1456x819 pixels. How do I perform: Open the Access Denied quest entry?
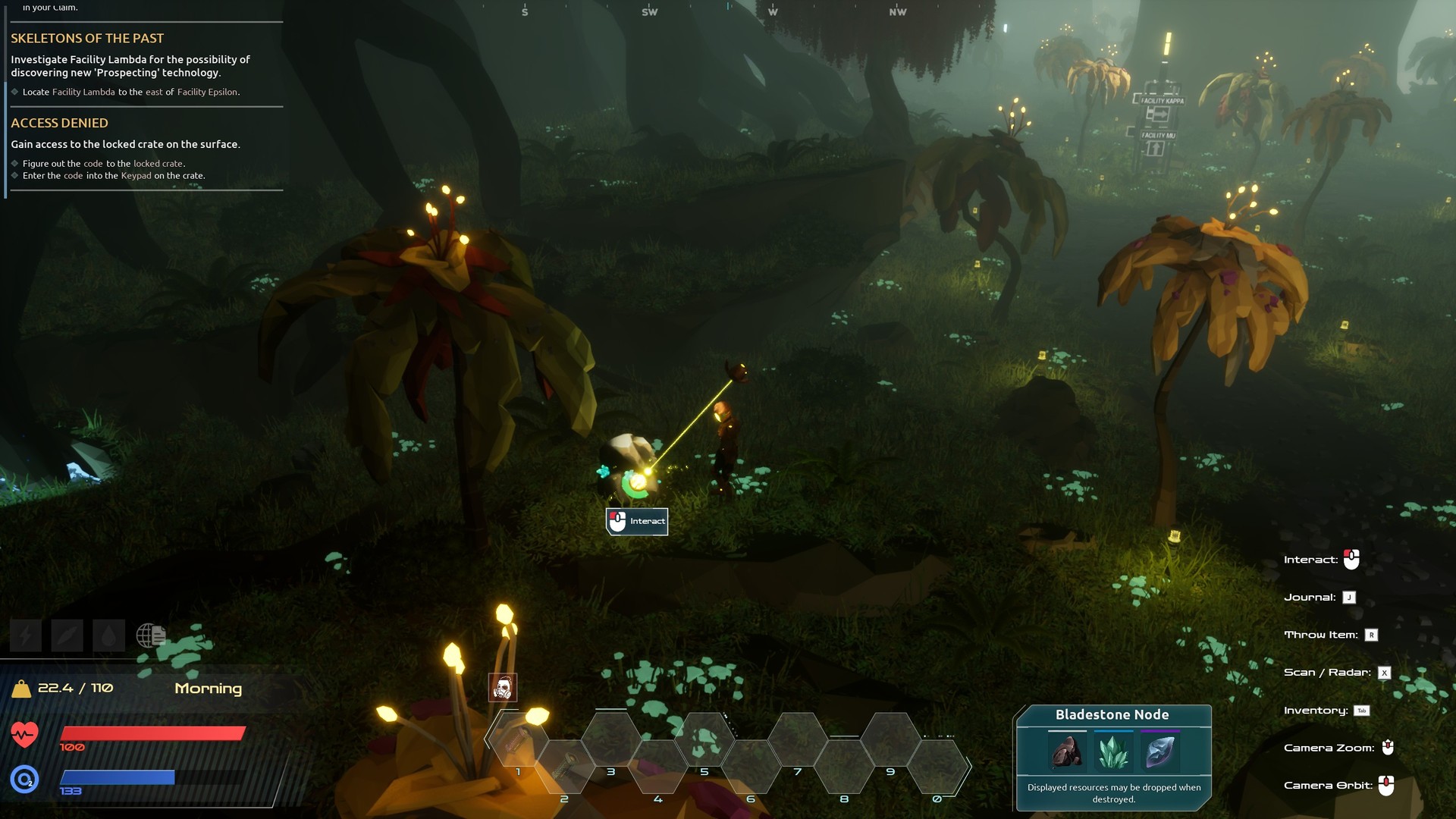click(x=59, y=123)
